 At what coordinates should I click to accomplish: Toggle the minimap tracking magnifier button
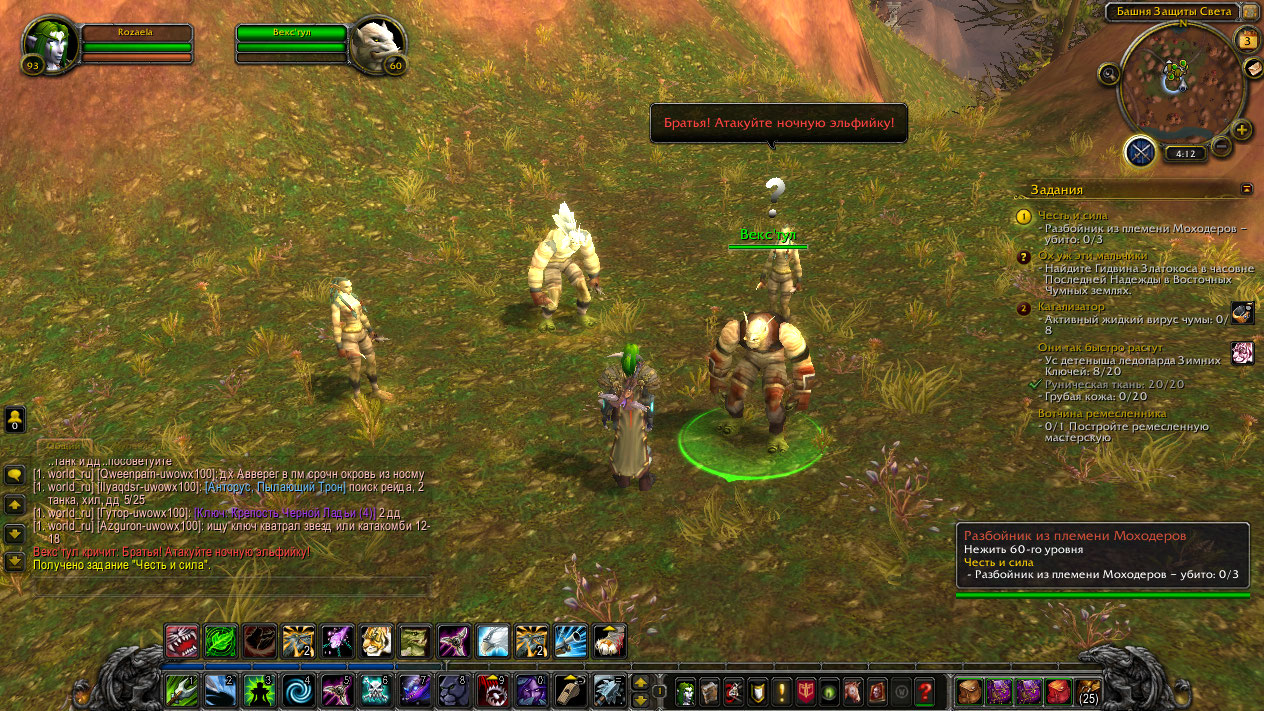(x=1108, y=73)
